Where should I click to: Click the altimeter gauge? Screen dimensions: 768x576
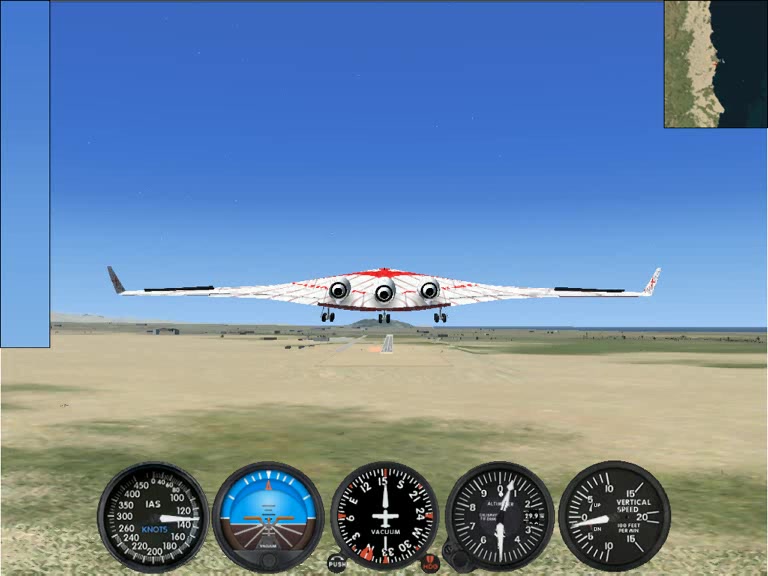[x=499, y=516]
